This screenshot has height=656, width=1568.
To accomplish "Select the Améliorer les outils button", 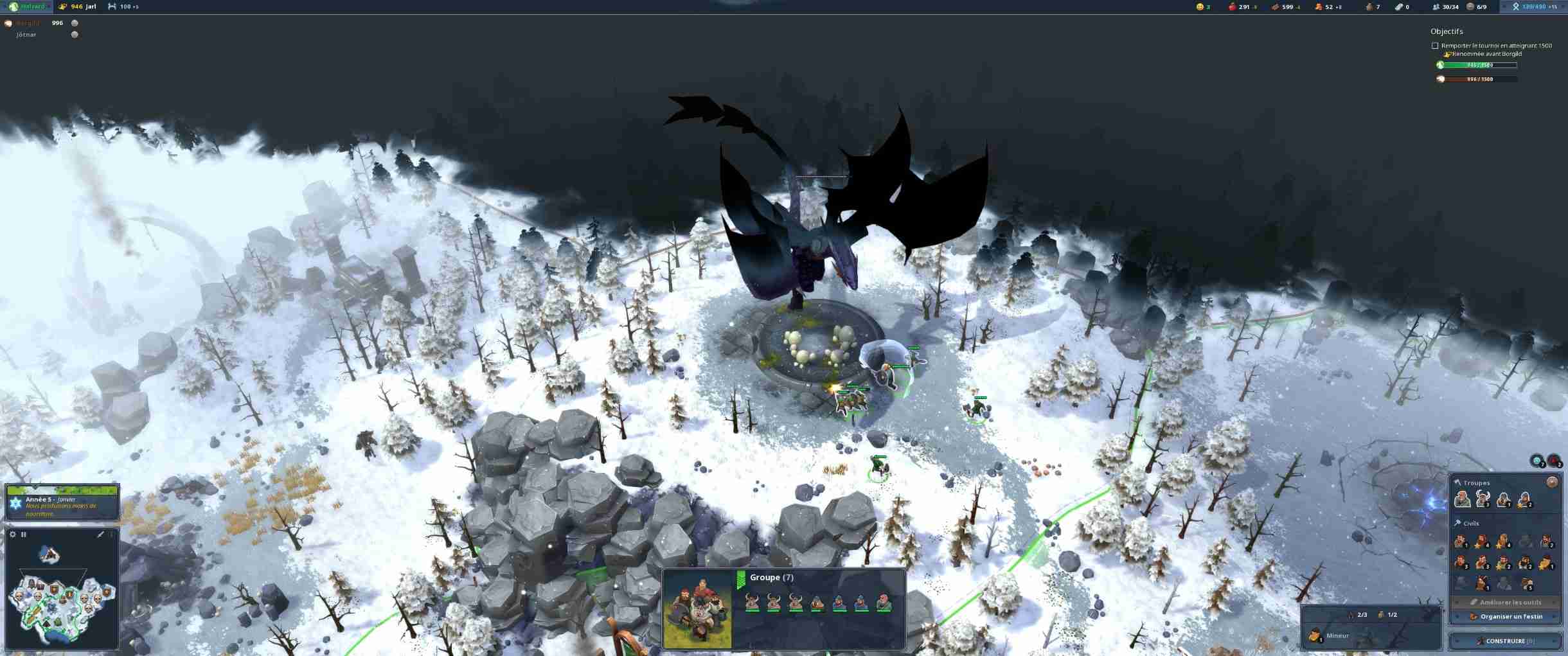I will coord(1506,603).
